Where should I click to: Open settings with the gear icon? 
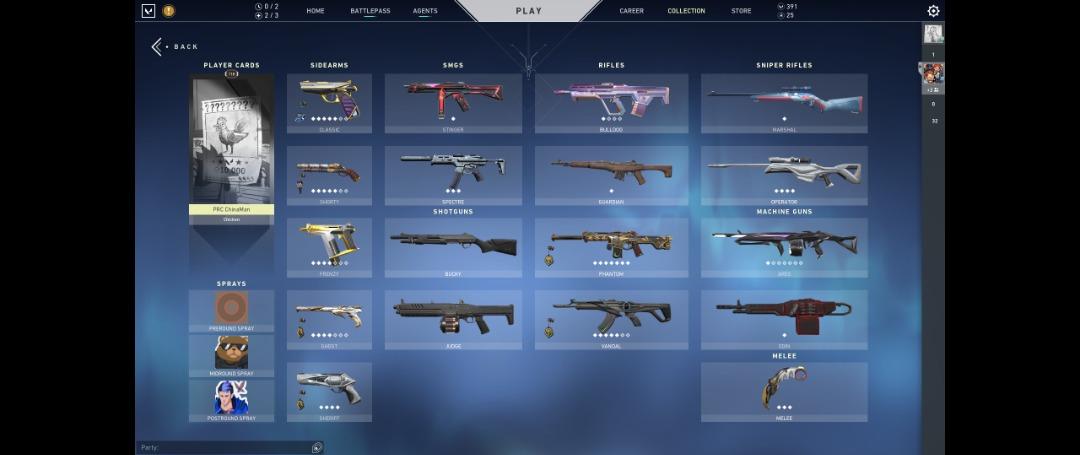coord(933,11)
